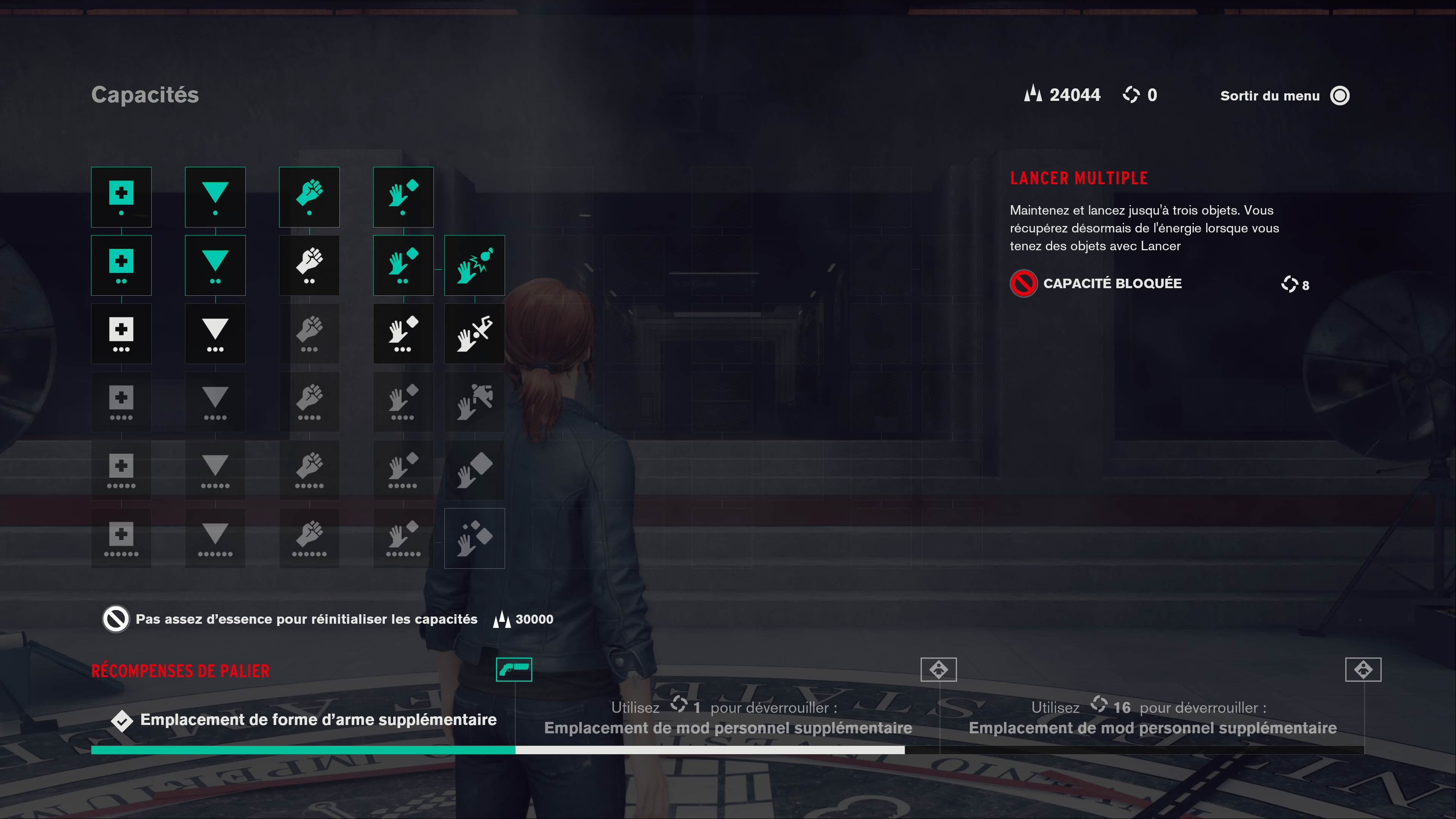Select the hand with large cube ability
The width and height of the screenshot is (1456, 819).
click(x=474, y=470)
